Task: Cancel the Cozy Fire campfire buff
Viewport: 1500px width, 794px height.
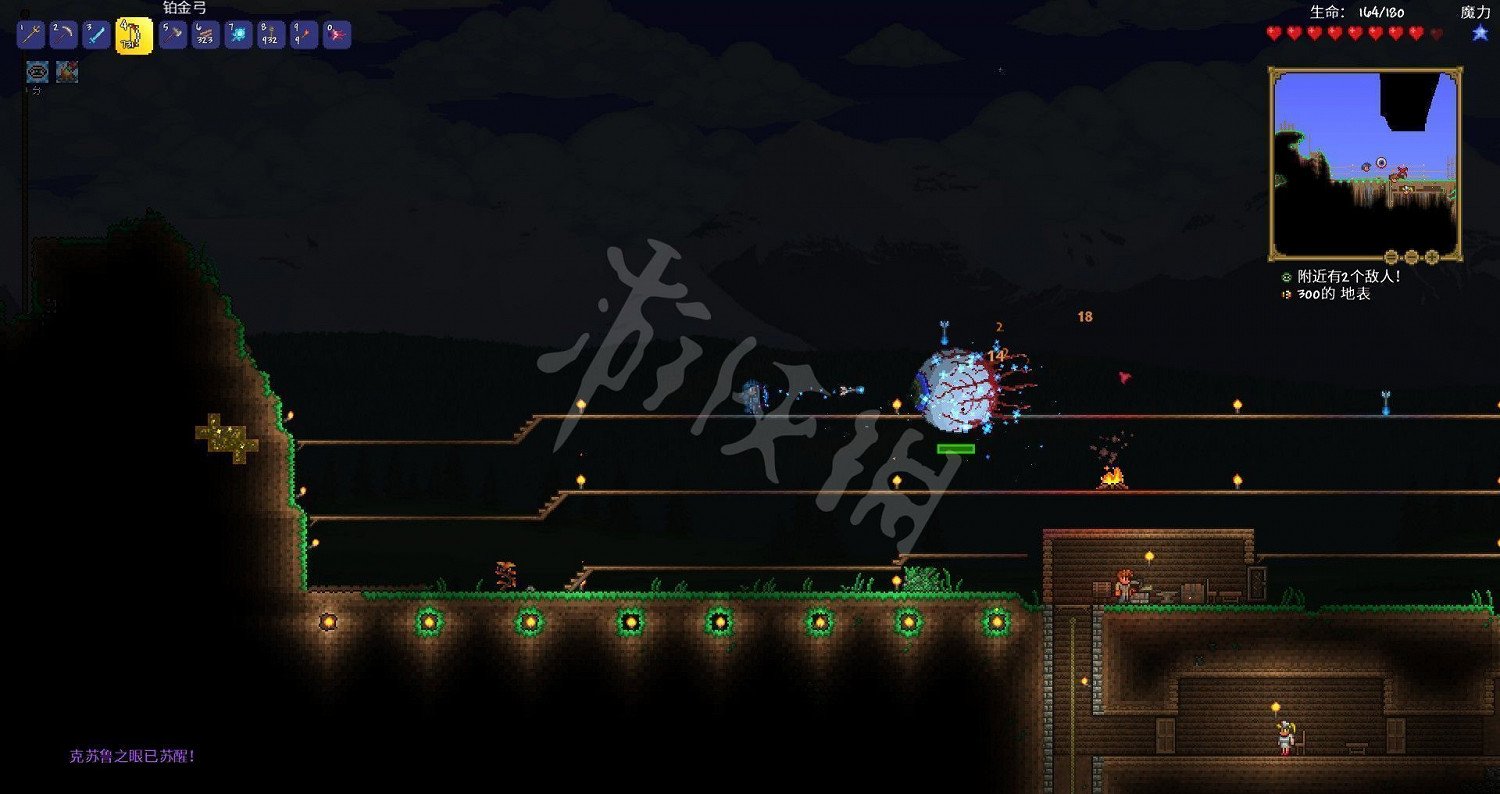Action: 67,71
